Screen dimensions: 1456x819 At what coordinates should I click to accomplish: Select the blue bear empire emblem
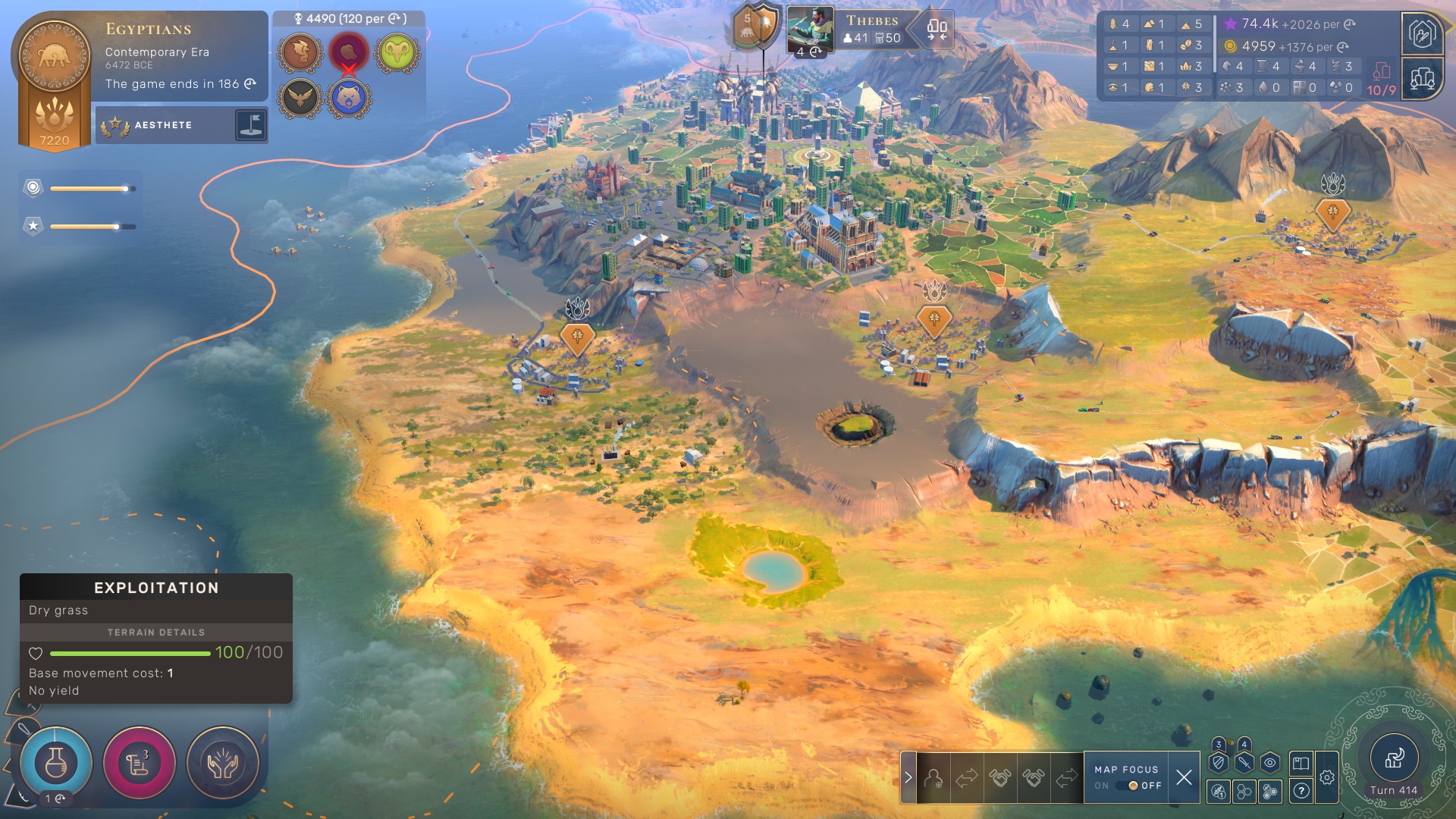point(349,99)
